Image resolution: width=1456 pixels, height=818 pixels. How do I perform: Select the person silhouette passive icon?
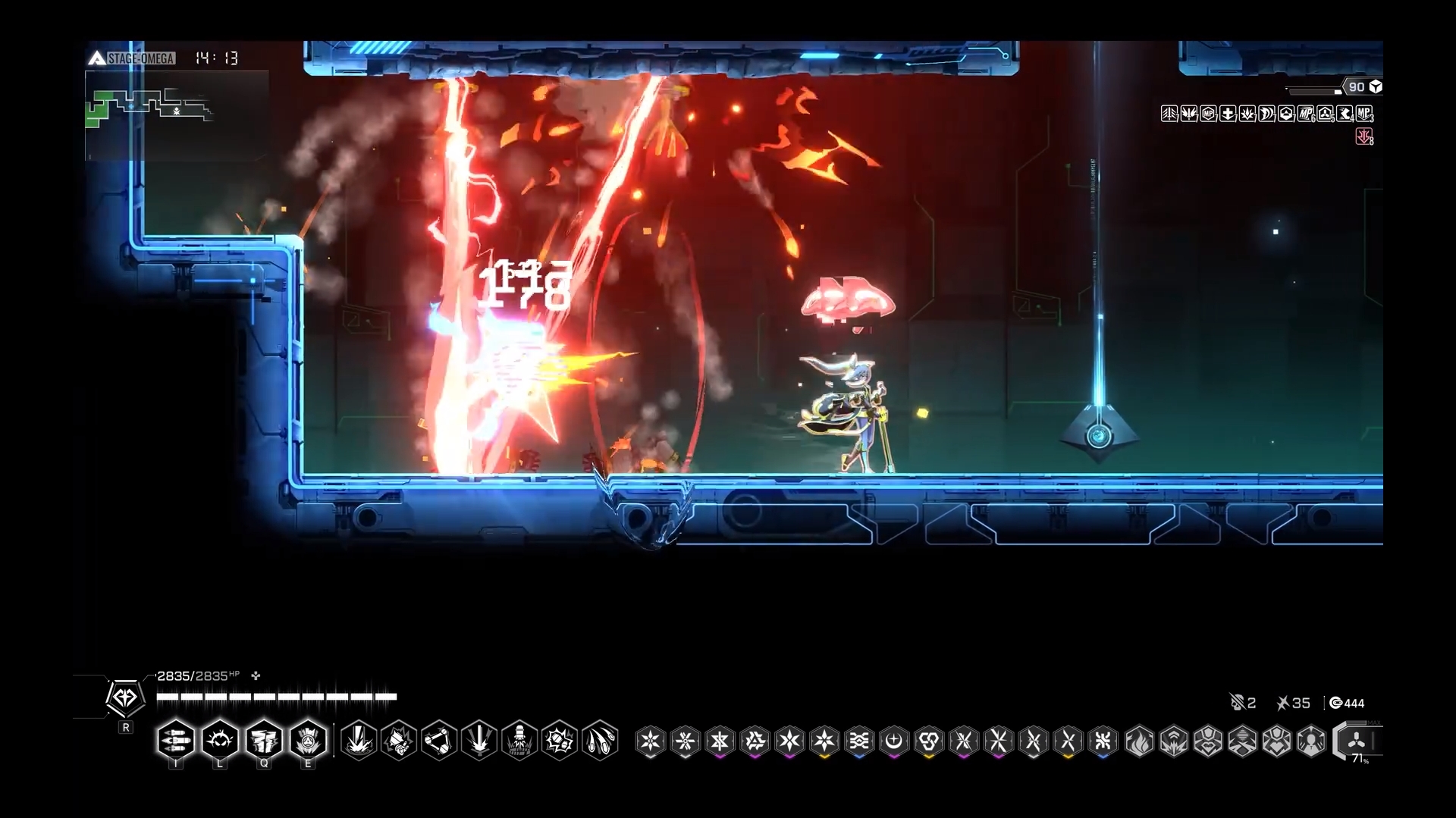pos(1311,741)
